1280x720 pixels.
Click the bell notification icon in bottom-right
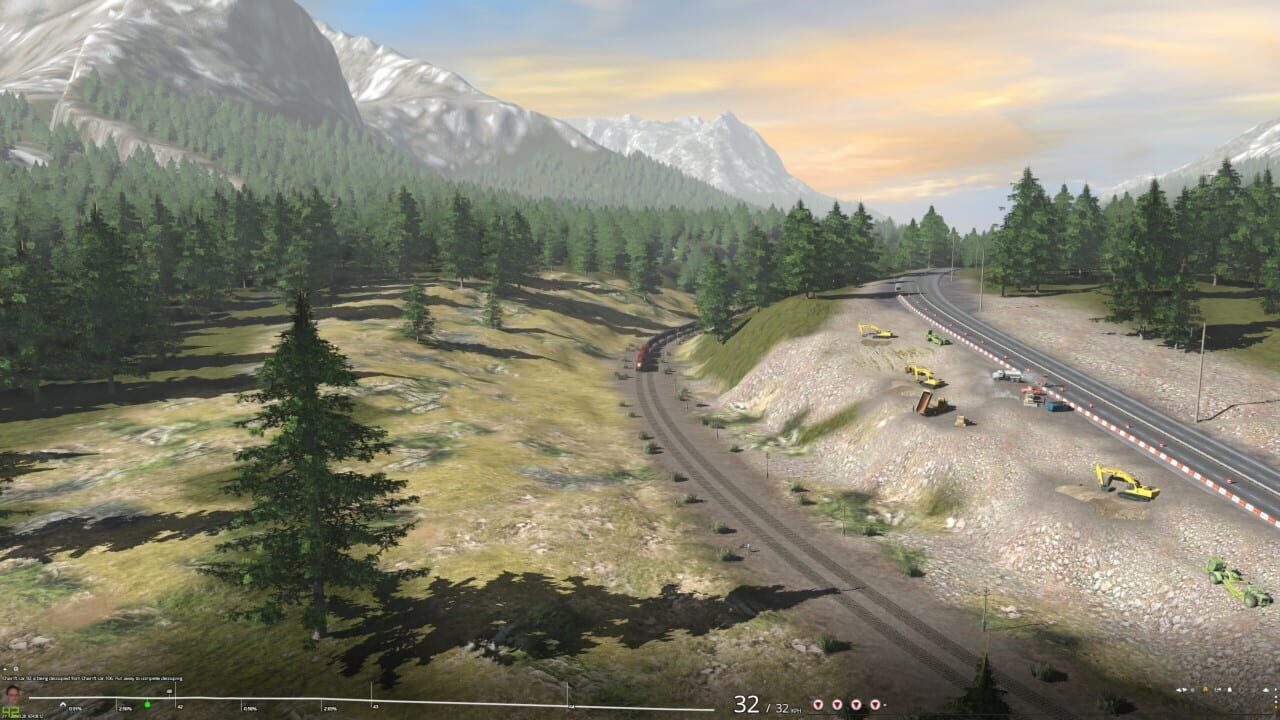[1230, 690]
